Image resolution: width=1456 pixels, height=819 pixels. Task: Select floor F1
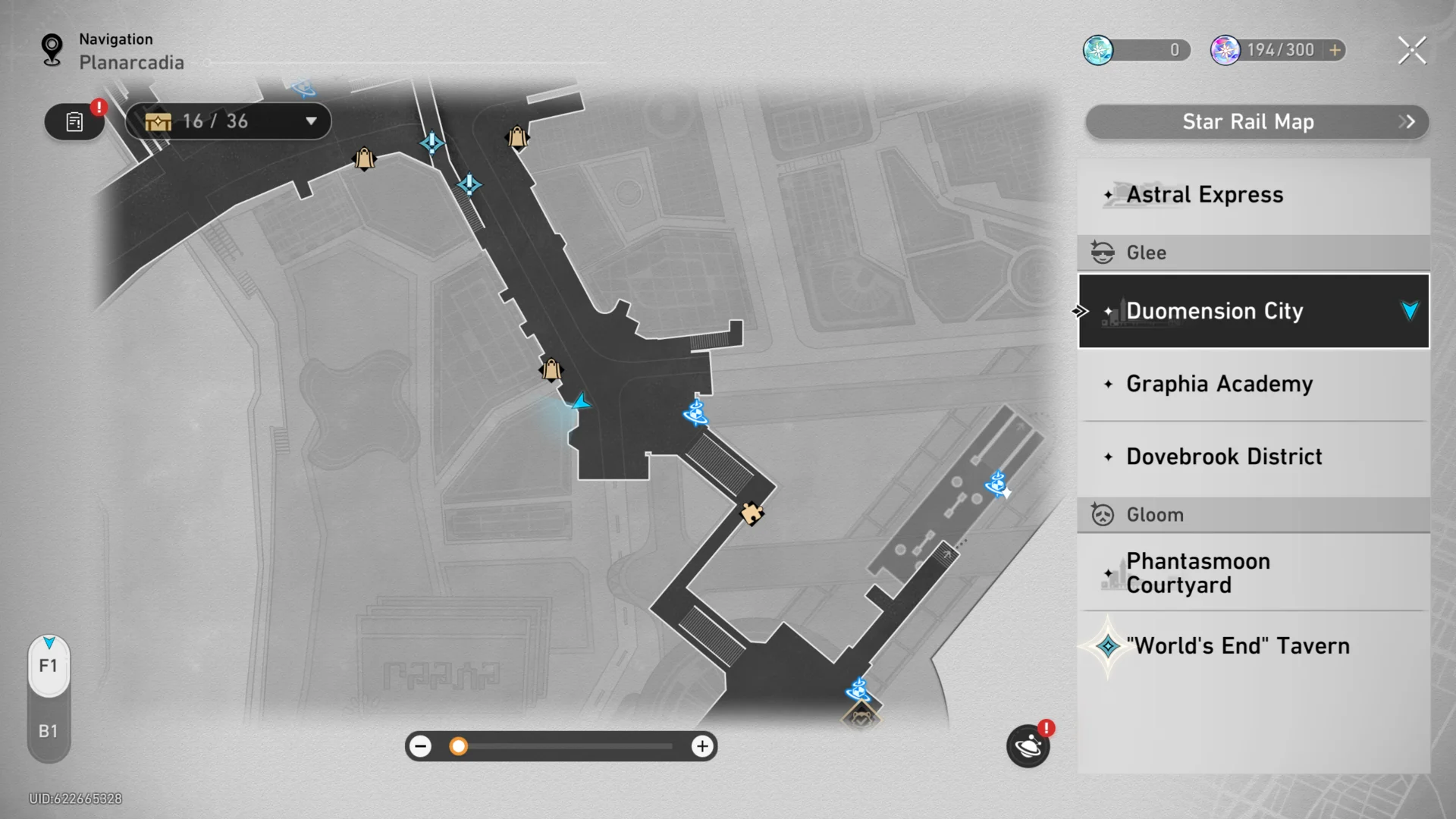[x=49, y=666]
